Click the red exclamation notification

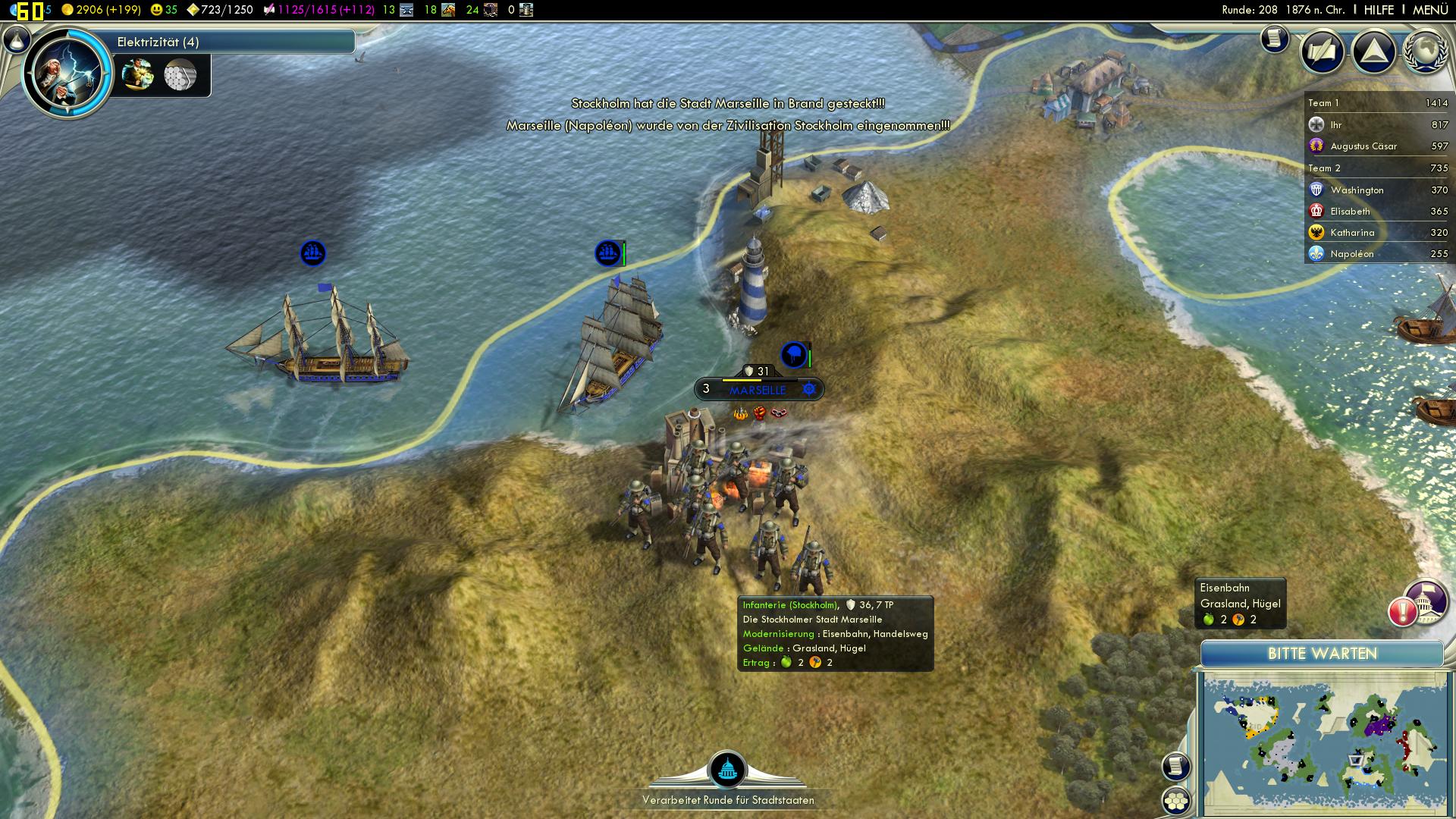click(x=1403, y=611)
